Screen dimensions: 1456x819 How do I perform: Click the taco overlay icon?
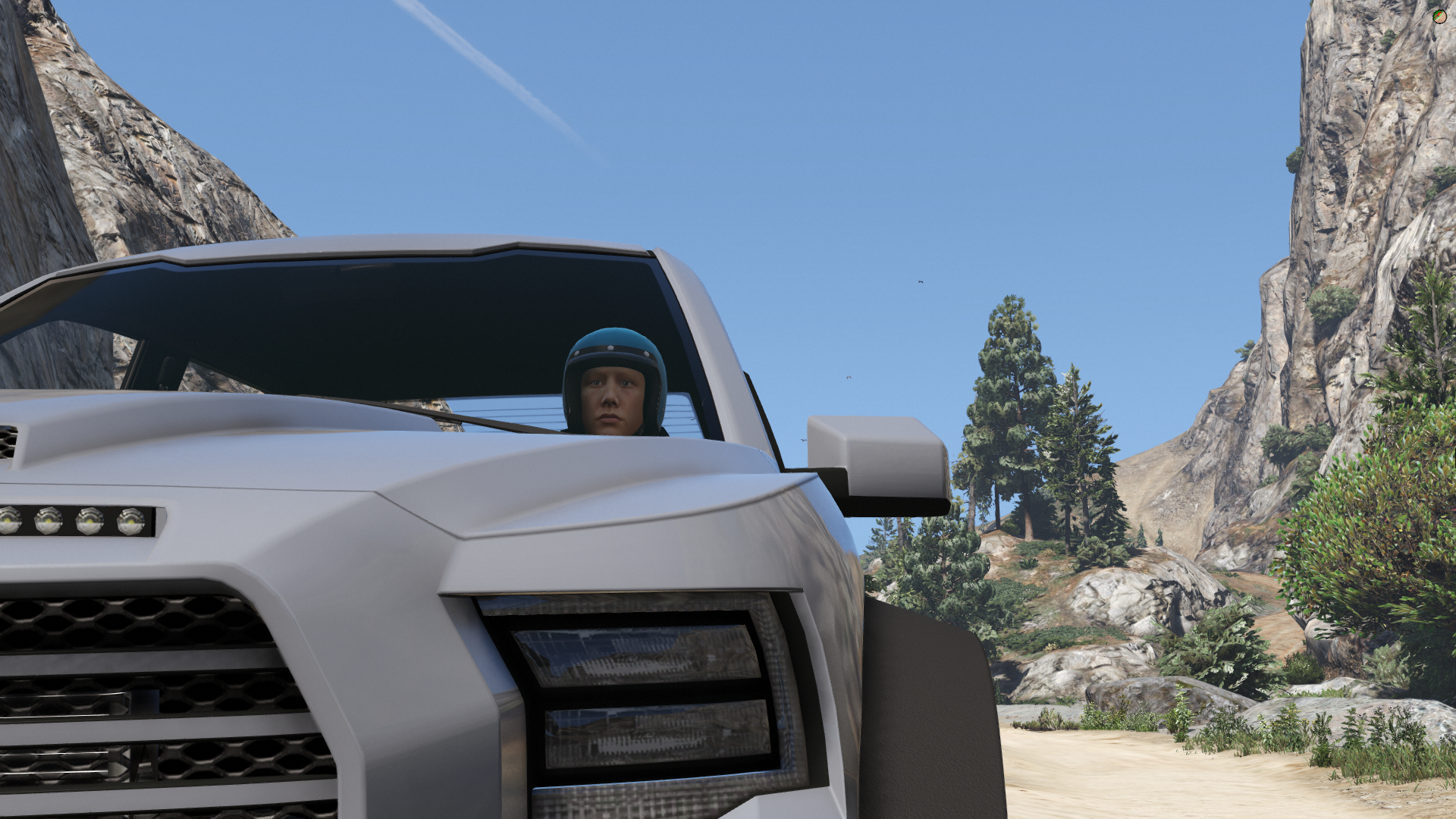(1439, 16)
